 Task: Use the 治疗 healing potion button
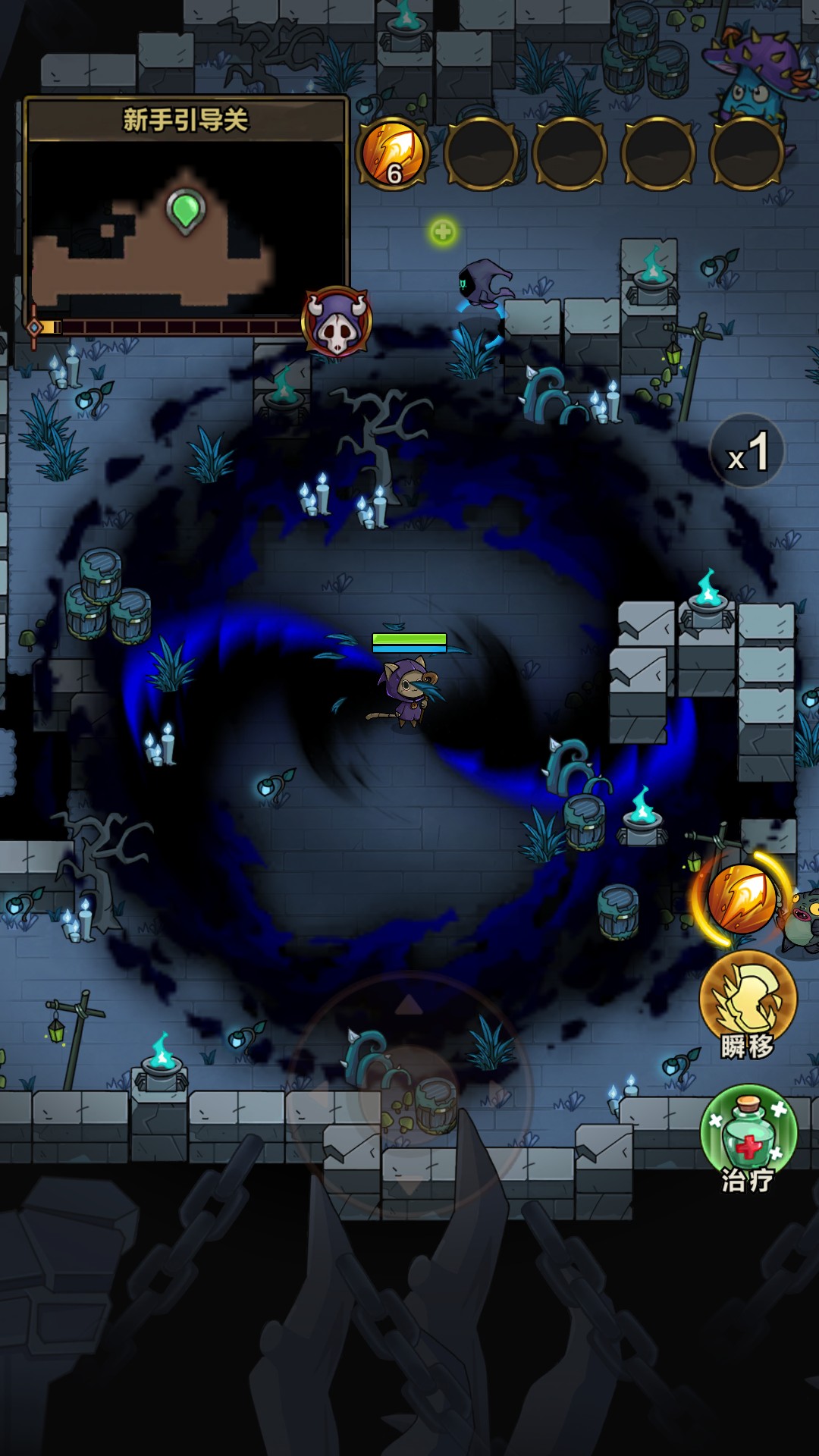click(748, 1135)
